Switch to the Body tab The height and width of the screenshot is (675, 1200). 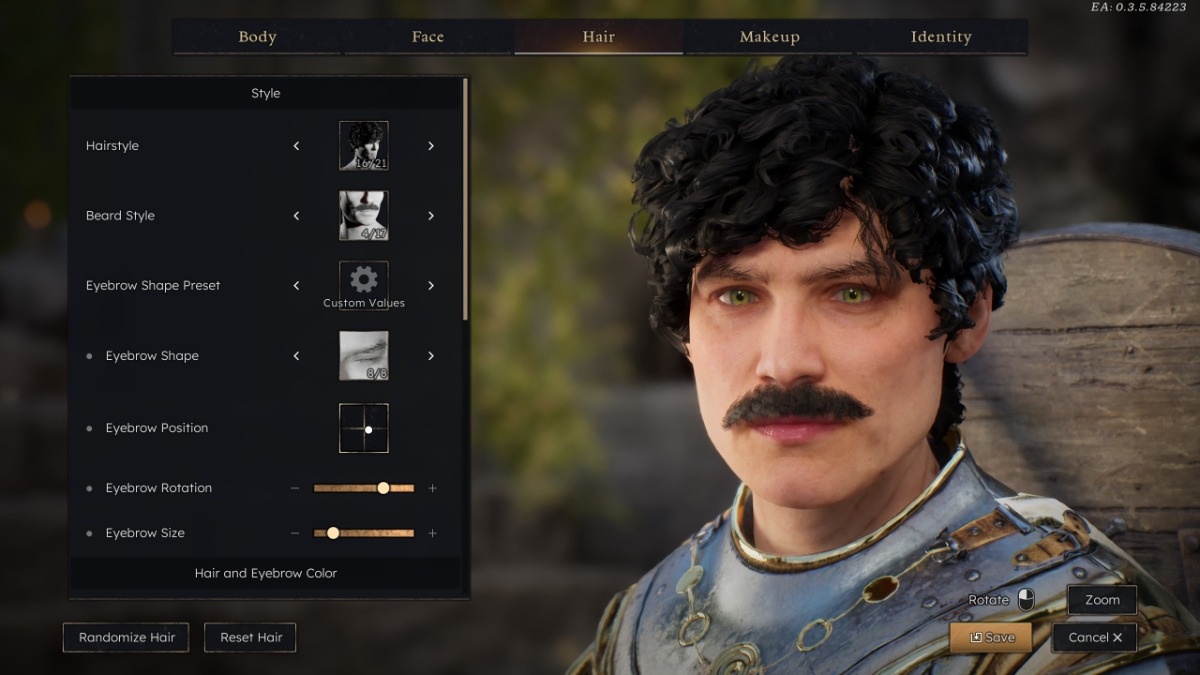[257, 37]
